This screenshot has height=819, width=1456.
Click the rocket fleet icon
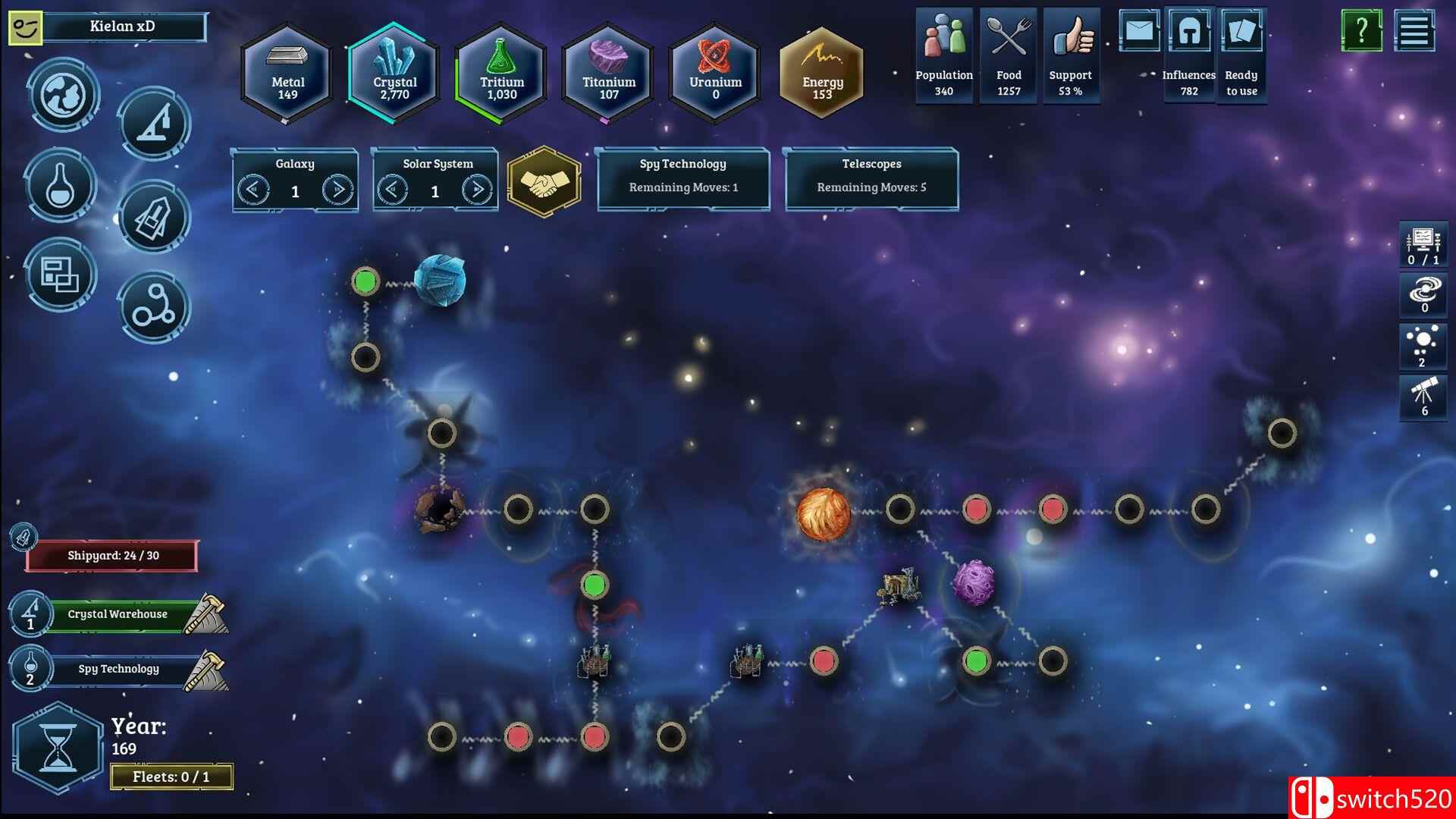(154, 218)
